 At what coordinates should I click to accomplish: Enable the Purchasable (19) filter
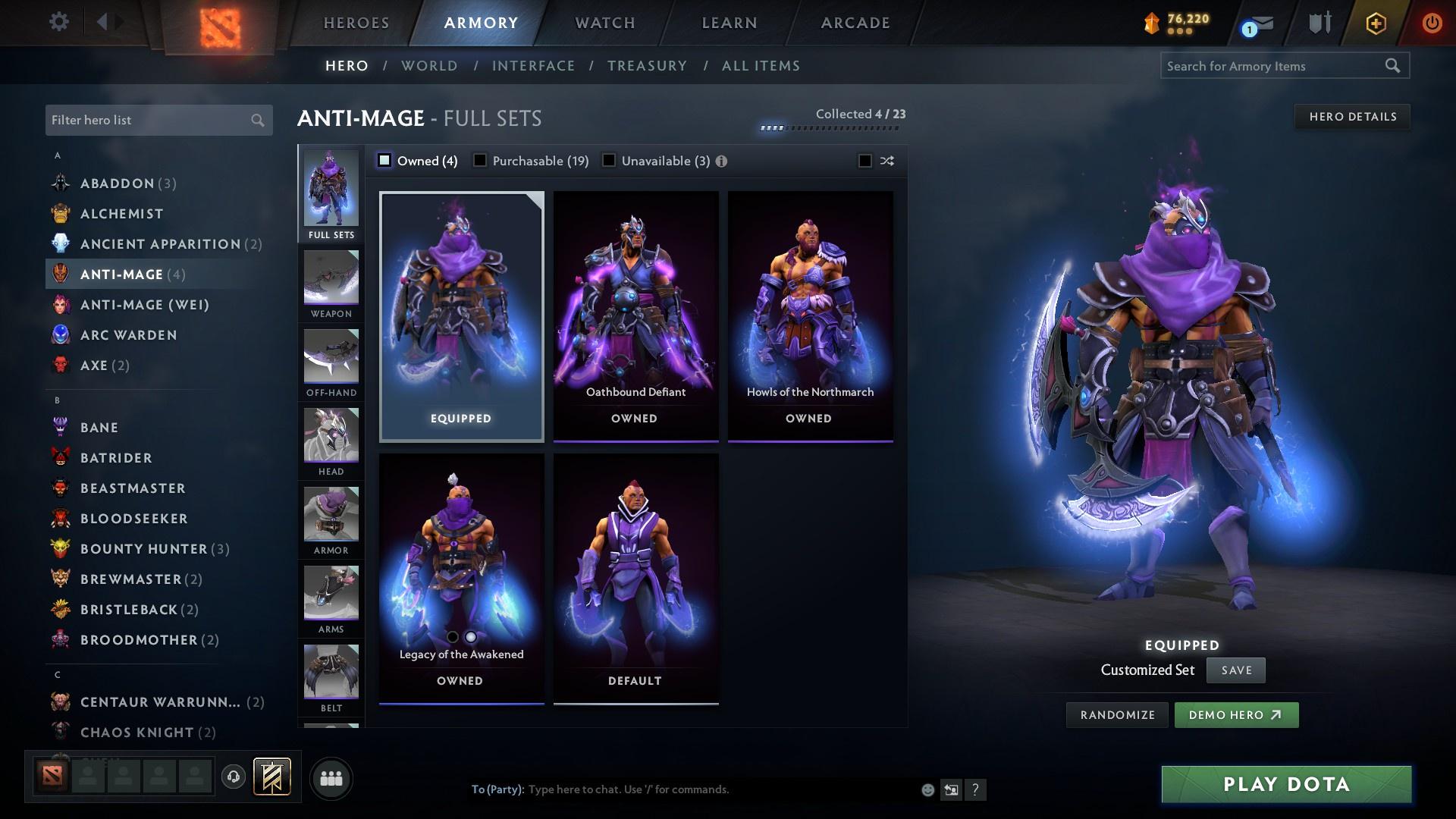(x=479, y=161)
